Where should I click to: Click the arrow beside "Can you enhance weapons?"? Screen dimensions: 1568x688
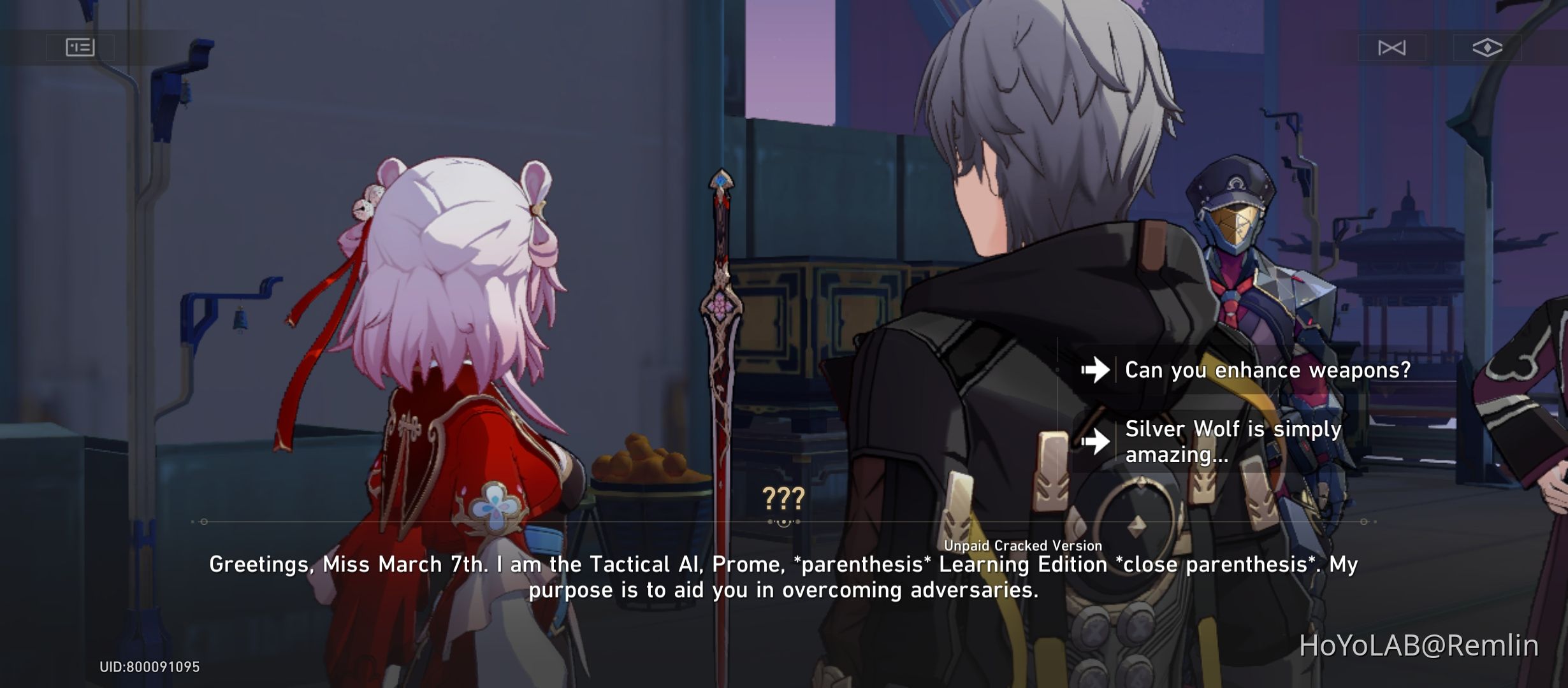pos(1096,369)
